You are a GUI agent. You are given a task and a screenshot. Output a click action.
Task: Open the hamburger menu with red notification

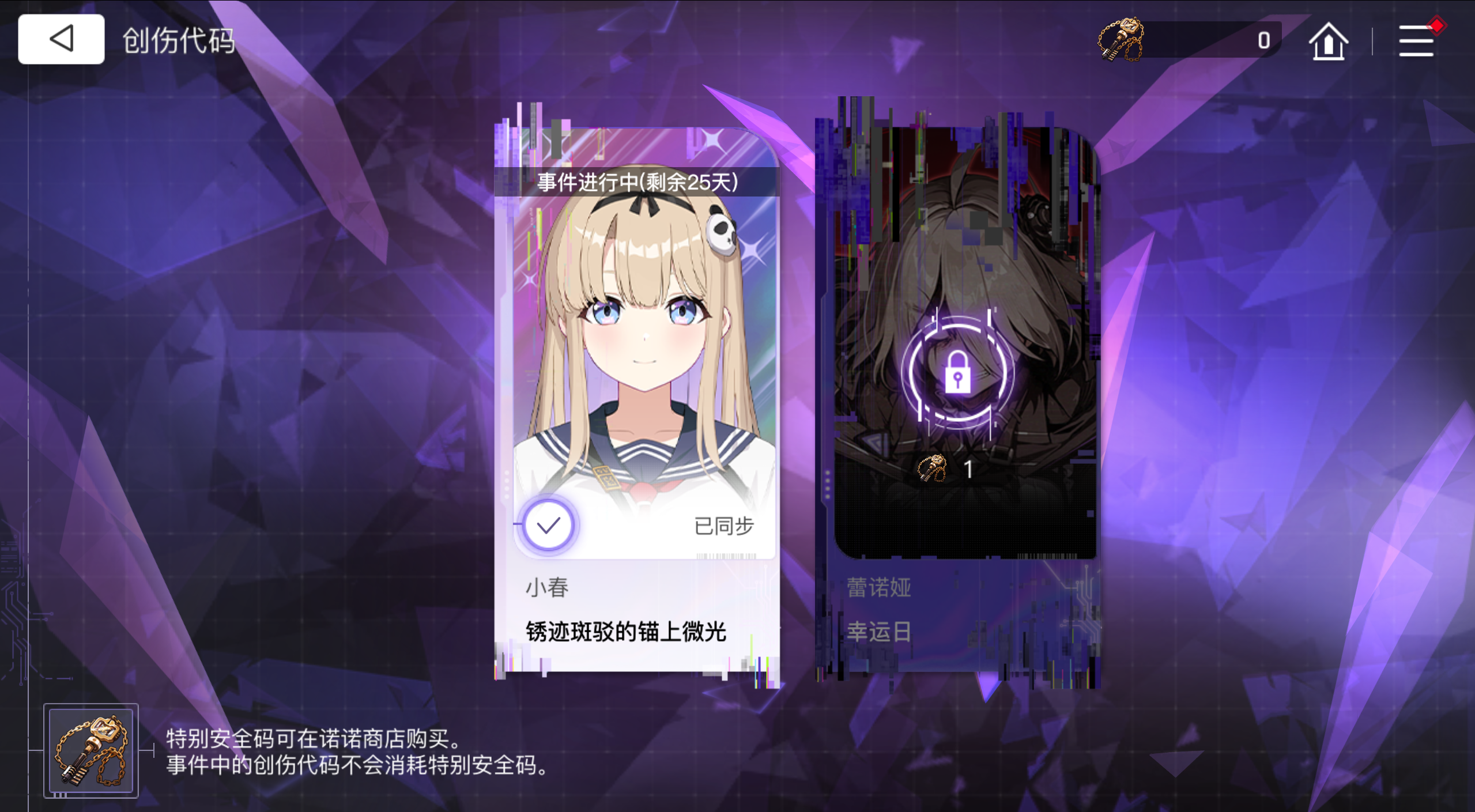click(x=1417, y=40)
